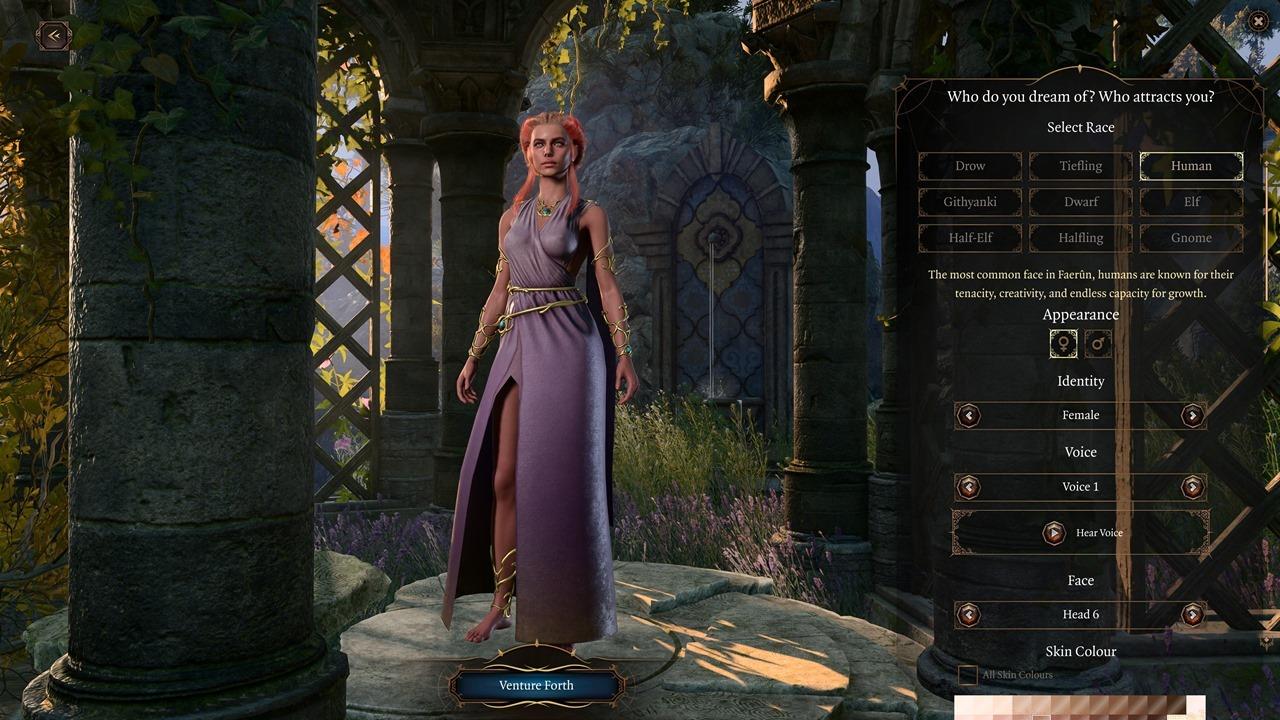Choose the Gnome race
This screenshot has height=720, width=1280.
click(x=1191, y=238)
